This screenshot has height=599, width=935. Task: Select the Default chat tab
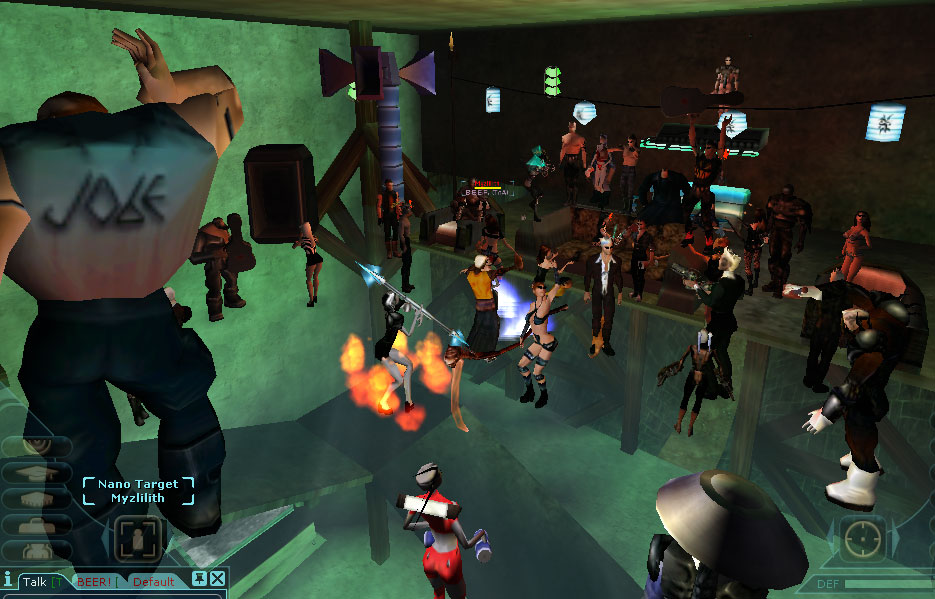tap(153, 581)
